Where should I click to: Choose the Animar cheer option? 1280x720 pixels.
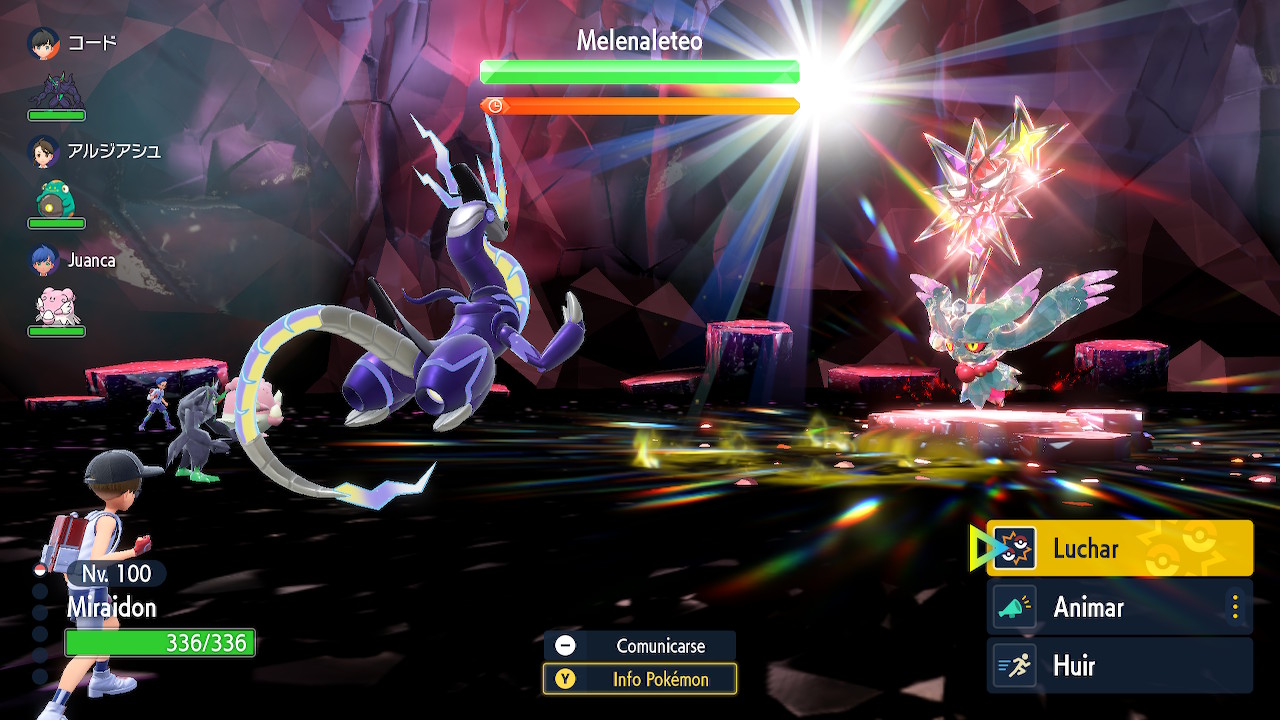(x=1105, y=607)
